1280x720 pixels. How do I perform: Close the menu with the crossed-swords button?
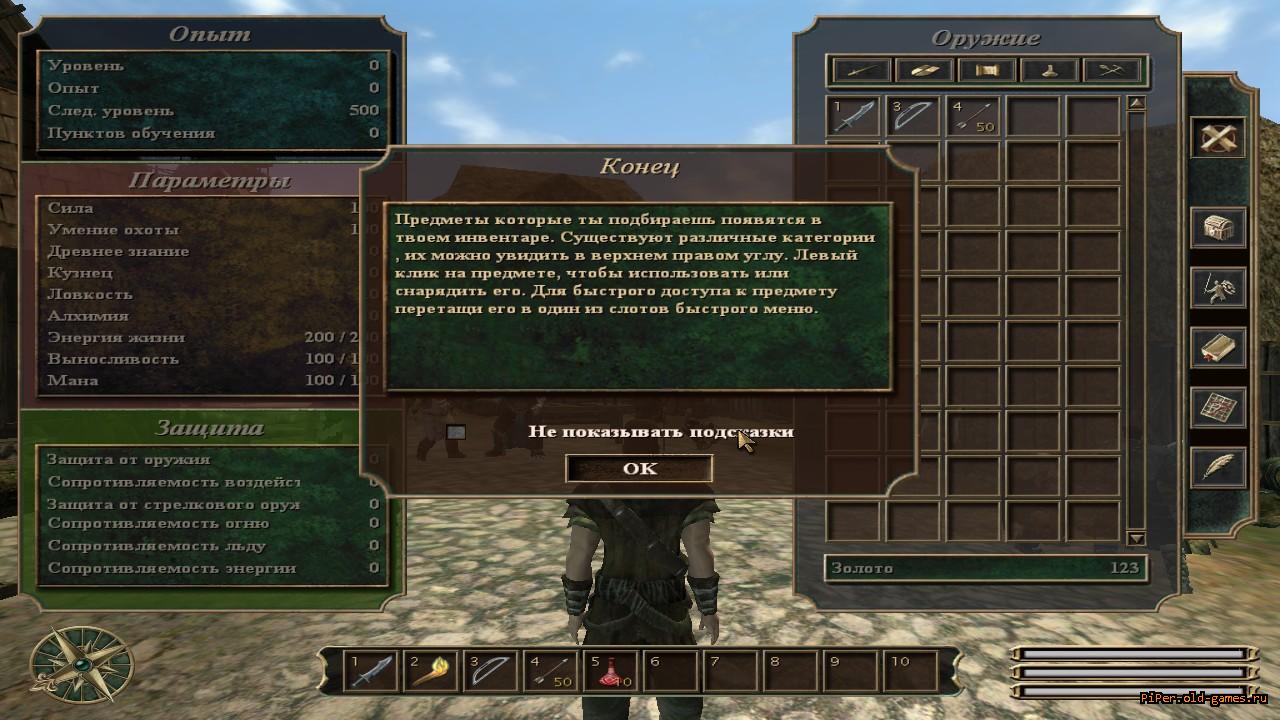(x=1217, y=138)
